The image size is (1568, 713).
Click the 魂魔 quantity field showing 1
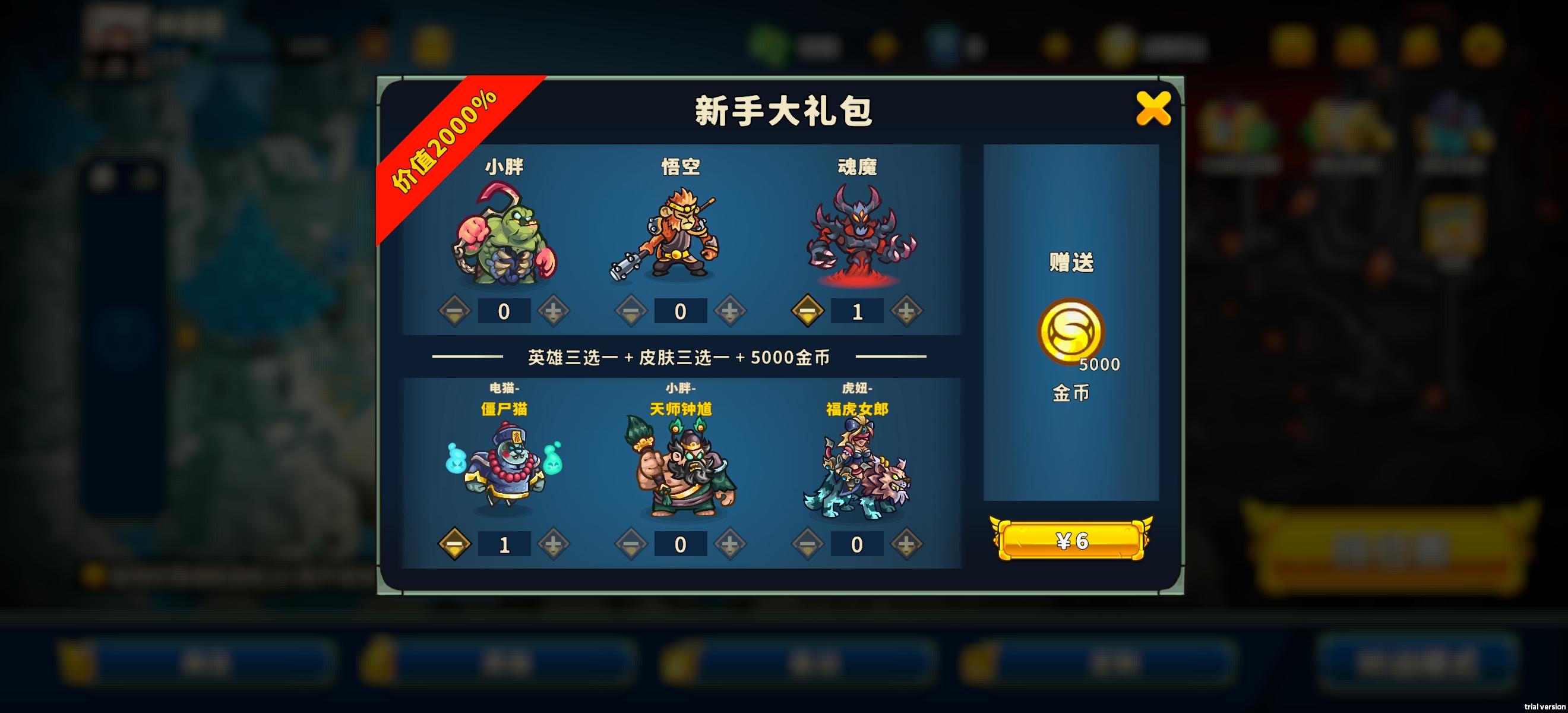tap(858, 310)
